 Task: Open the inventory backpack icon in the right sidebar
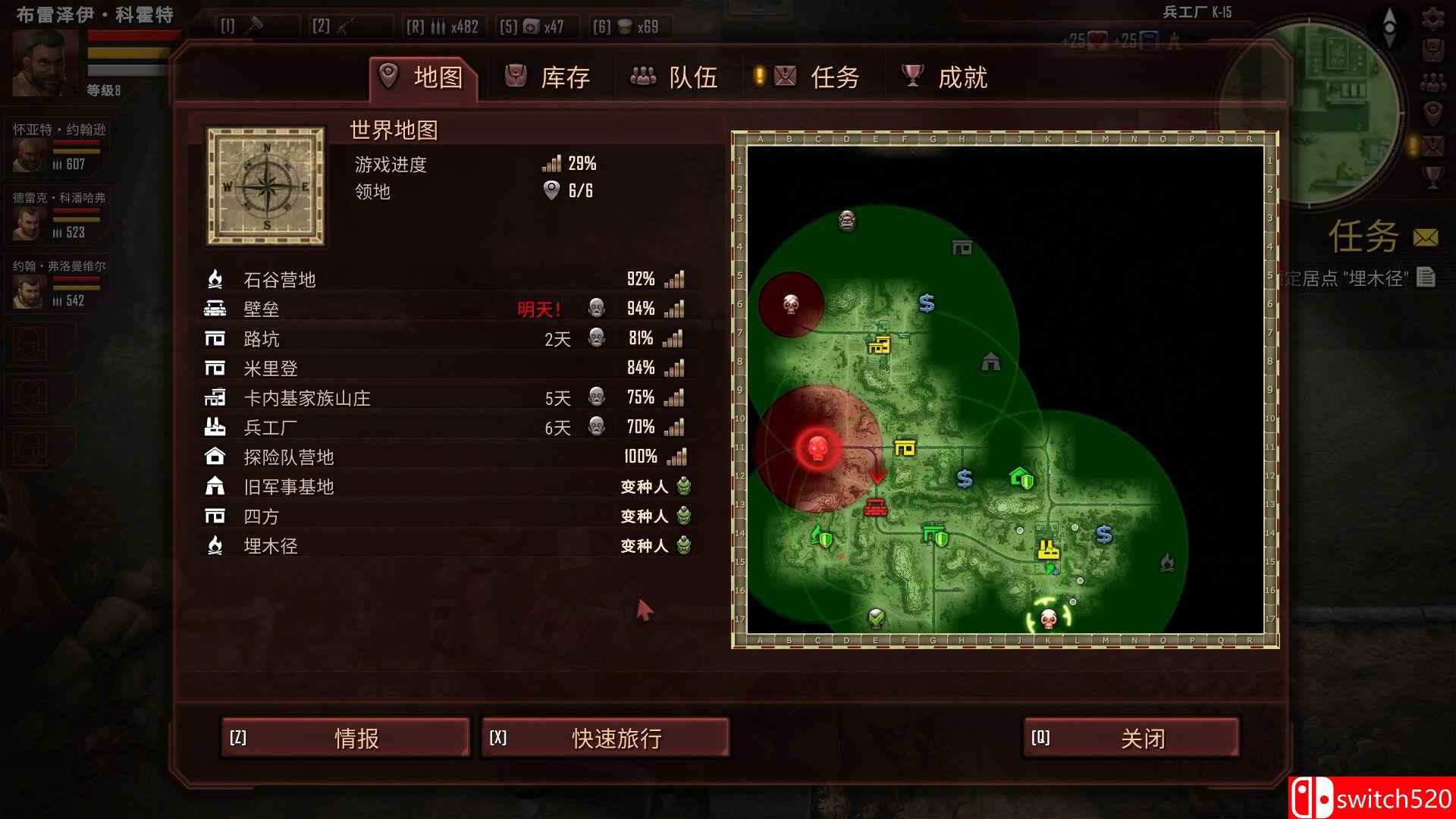(1433, 50)
